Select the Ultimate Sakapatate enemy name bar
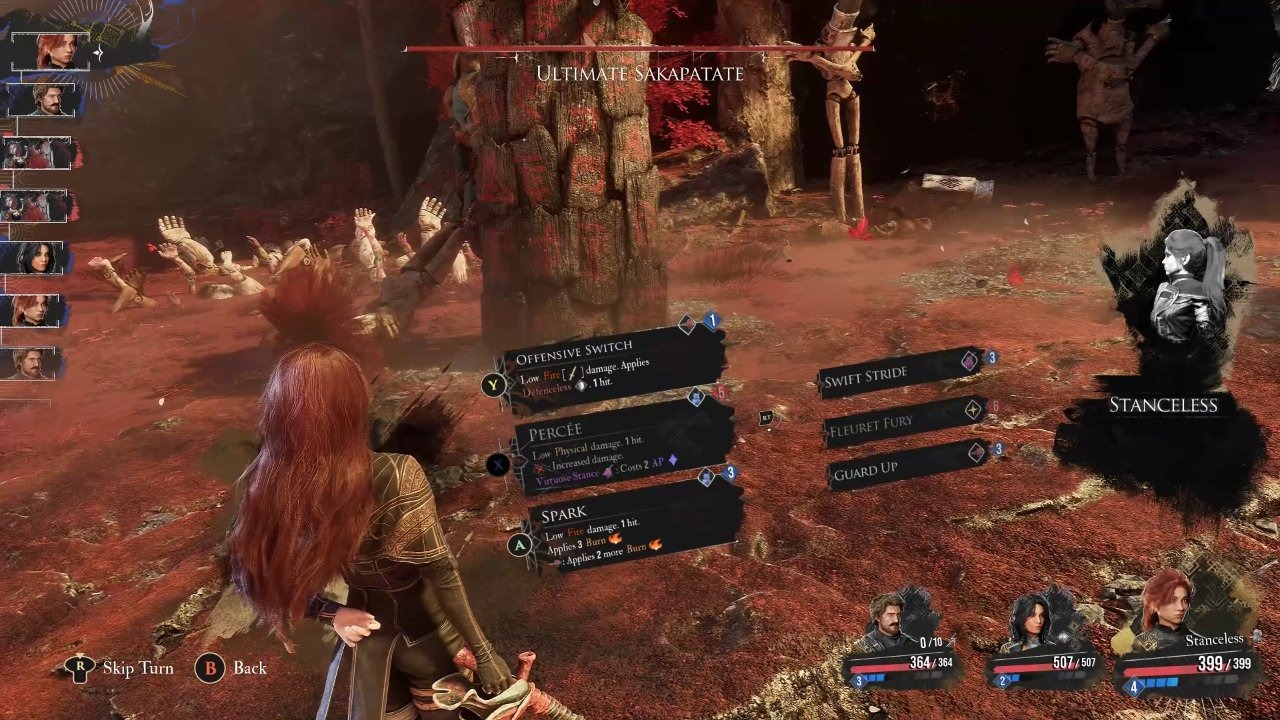This screenshot has width=1280, height=720. [x=639, y=72]
